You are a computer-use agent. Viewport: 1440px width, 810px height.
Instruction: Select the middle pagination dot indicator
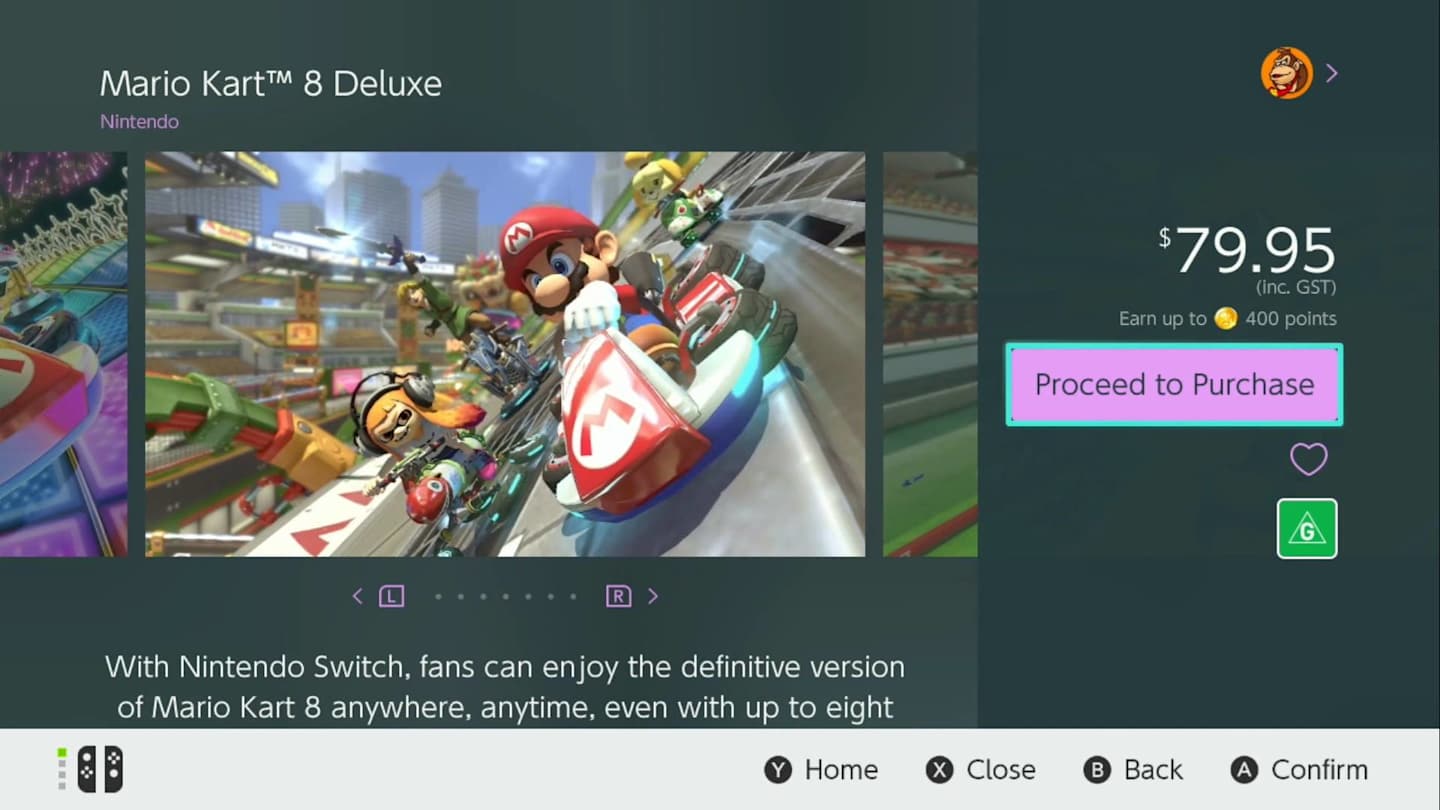[505, 595]
